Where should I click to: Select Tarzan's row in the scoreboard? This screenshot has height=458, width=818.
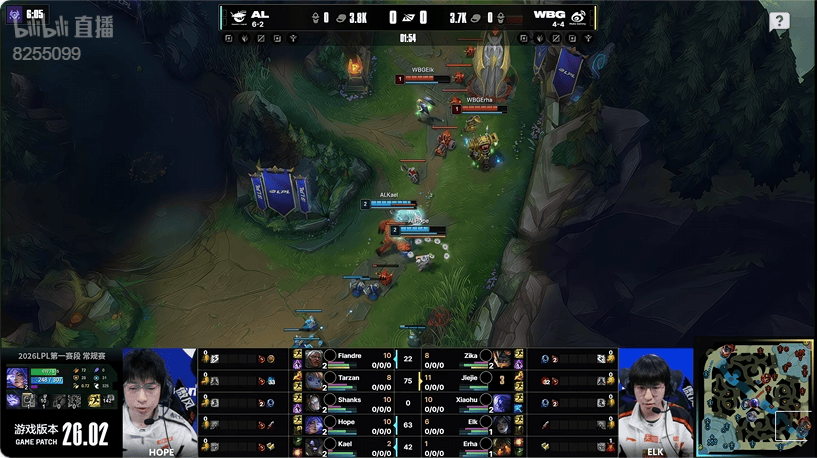point(343,380)
